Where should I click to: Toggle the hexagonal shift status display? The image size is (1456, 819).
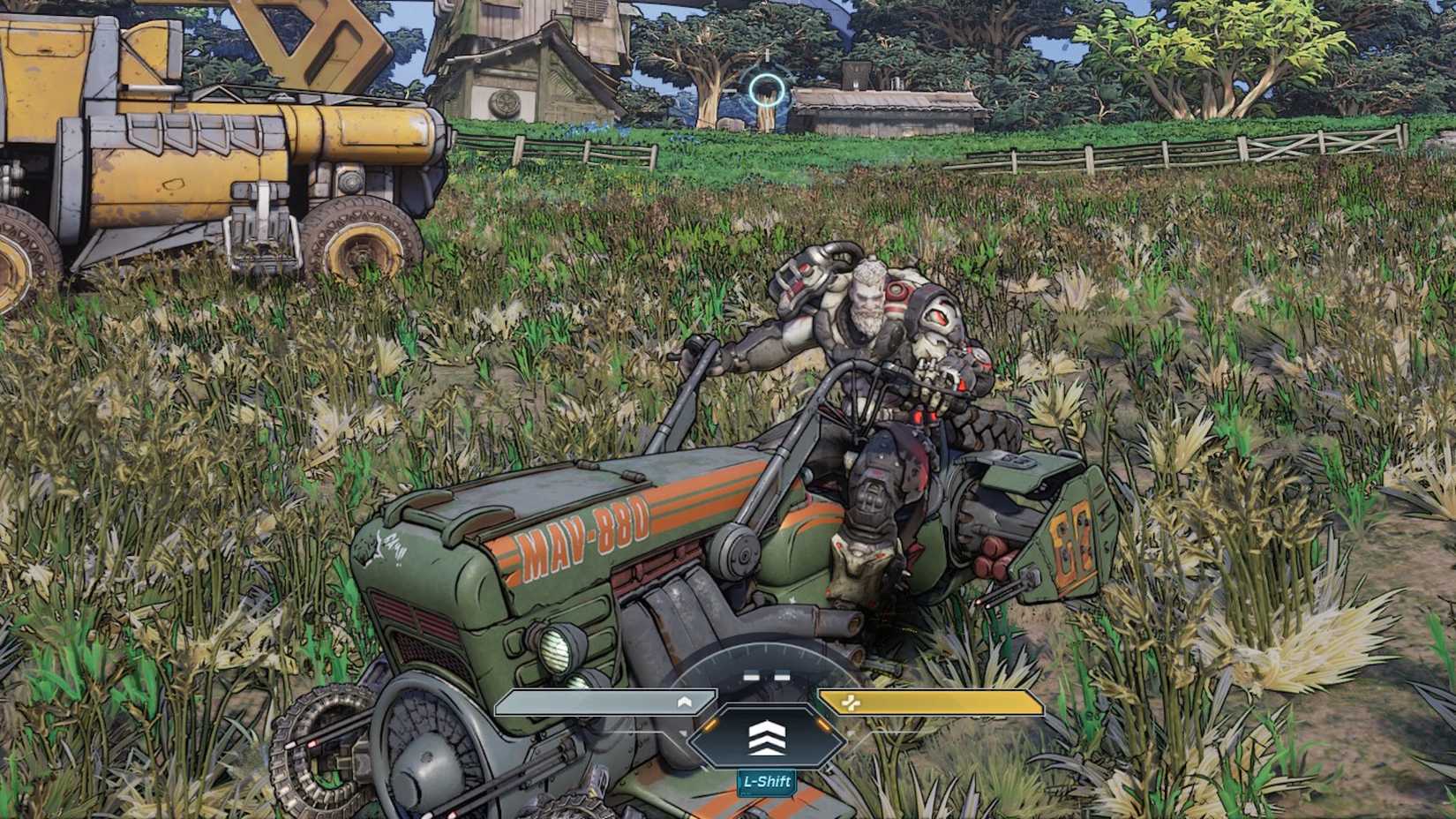click(x=766, y=738)
